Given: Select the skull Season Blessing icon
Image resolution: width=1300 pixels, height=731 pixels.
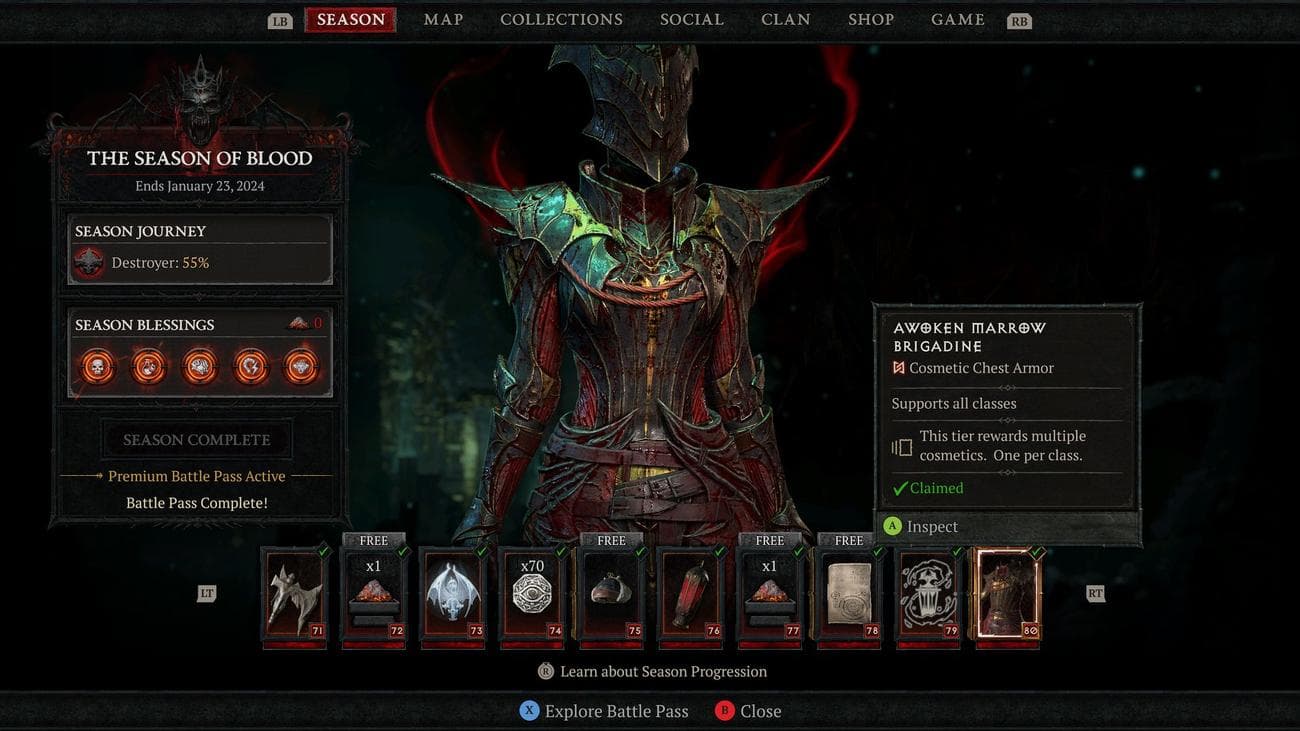Looking at the screenshot, I should (x=96, y=366).
